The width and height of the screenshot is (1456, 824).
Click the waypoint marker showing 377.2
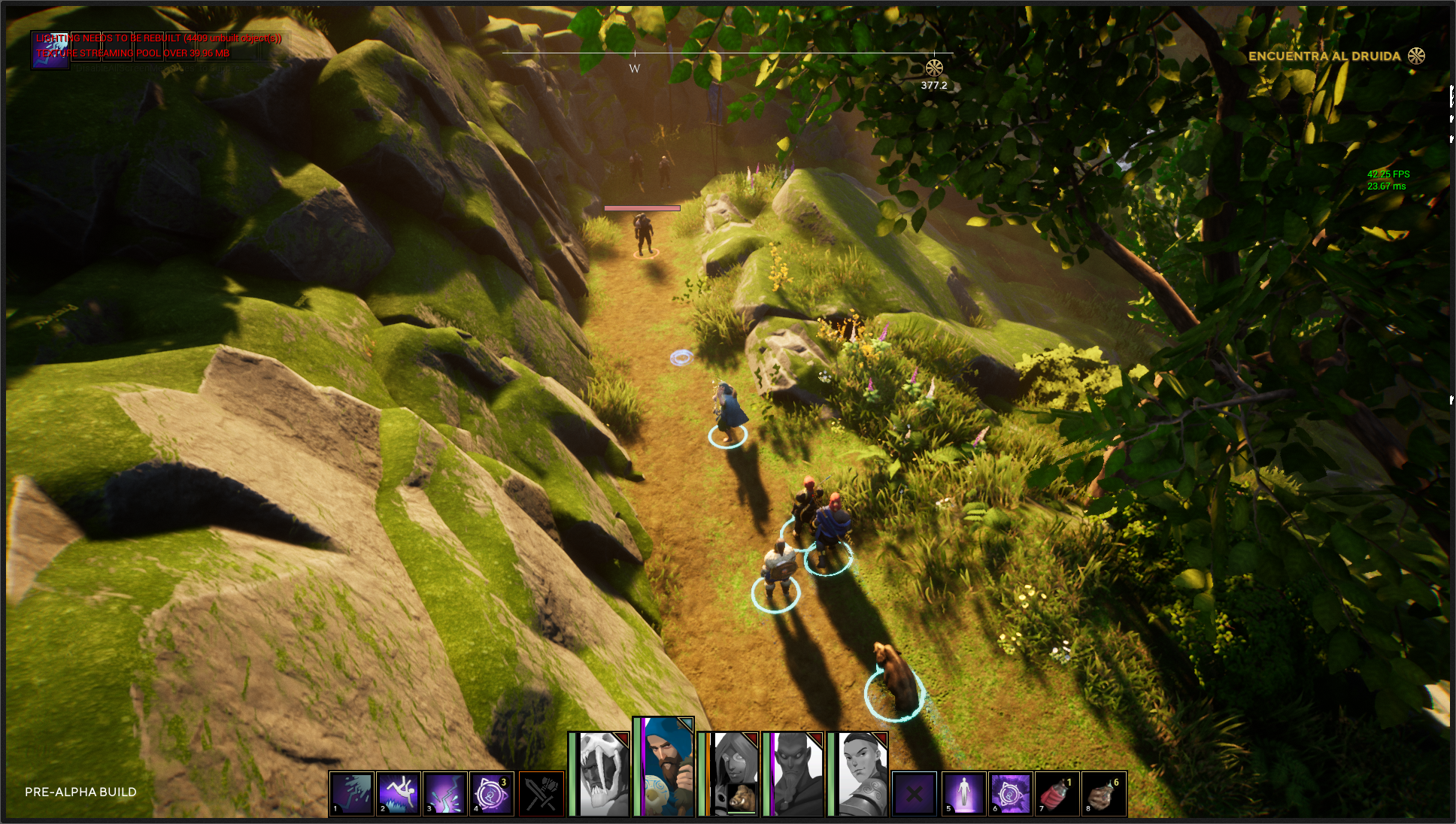pyautogui.click(x=934, y=66)
